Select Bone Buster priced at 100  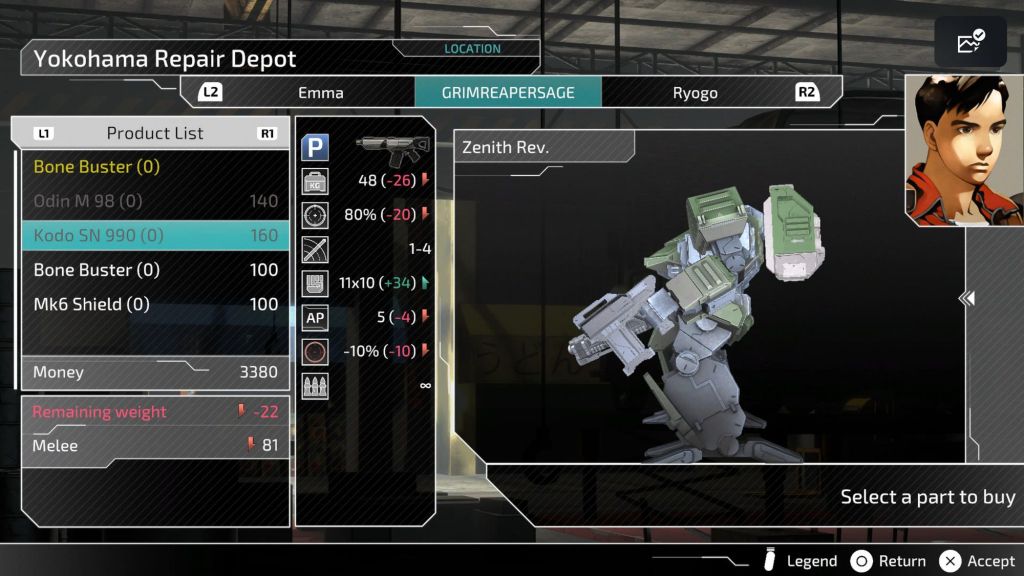tap(155, 270)
